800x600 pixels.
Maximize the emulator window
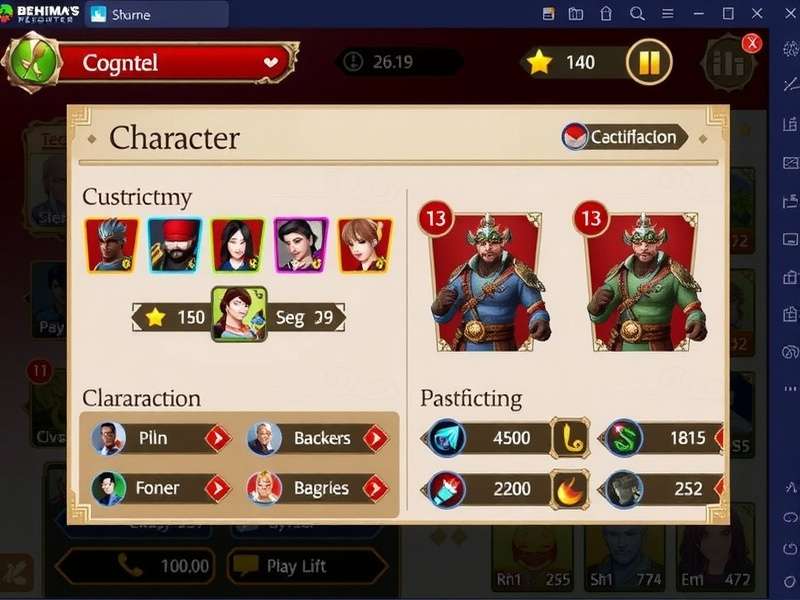[728, 14]
